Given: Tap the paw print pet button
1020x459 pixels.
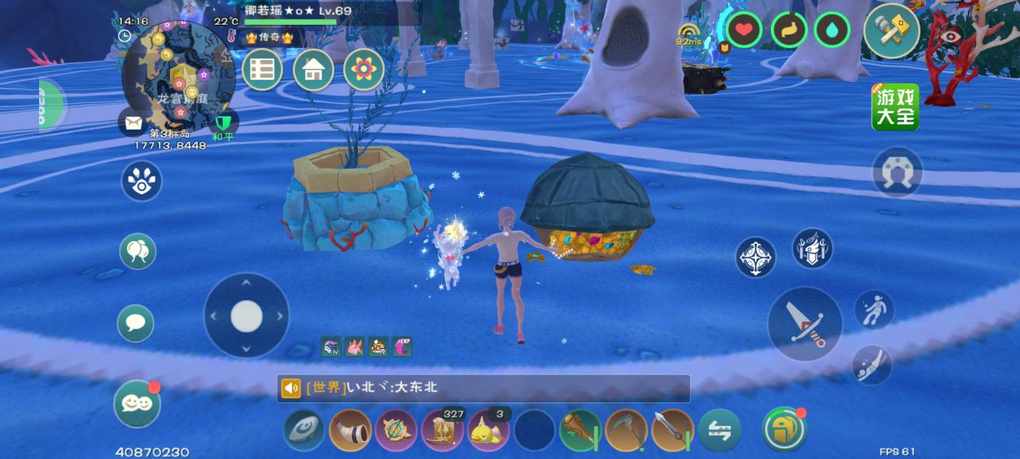Looking at the screenshot, I should (141, 181).
